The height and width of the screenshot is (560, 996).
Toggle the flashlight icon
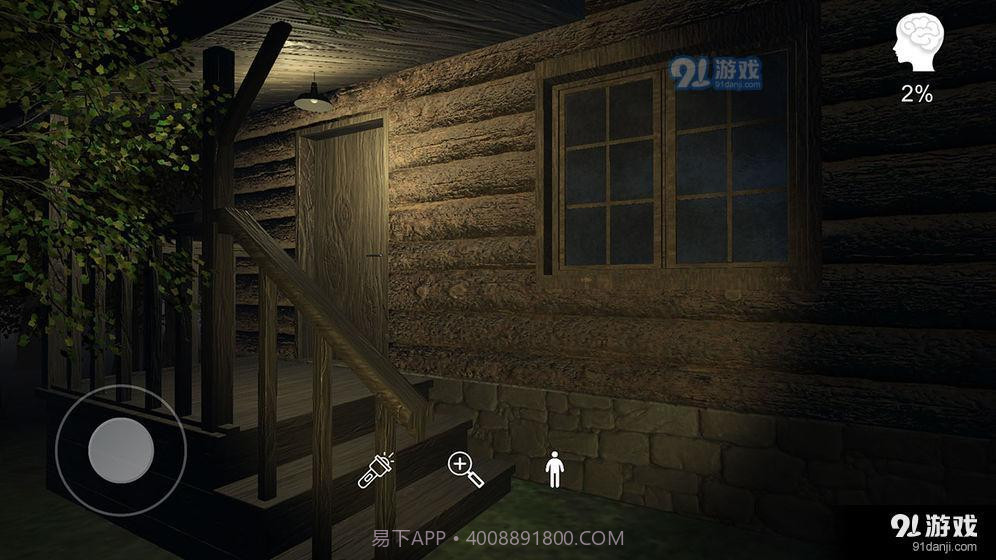click(375, 470)
